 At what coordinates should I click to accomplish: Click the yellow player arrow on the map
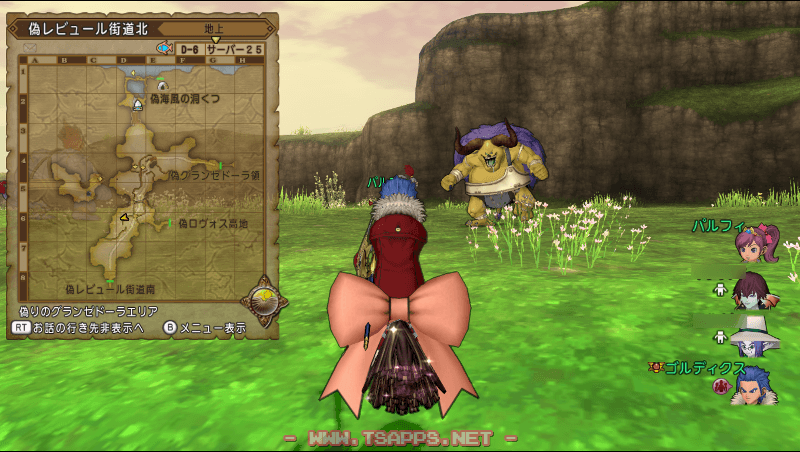tap(124, 217)
